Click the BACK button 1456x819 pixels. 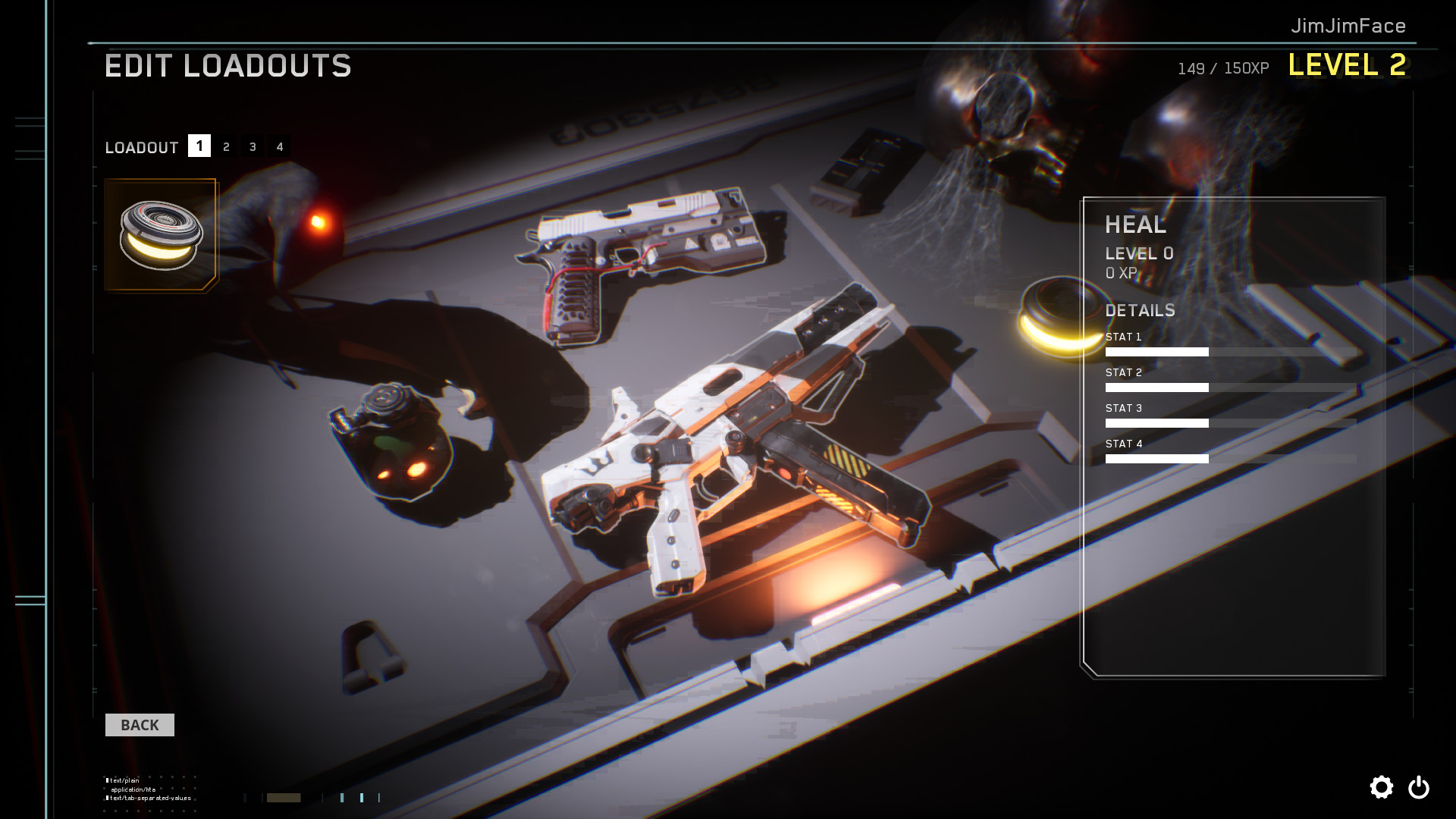[x=140, y=724]
